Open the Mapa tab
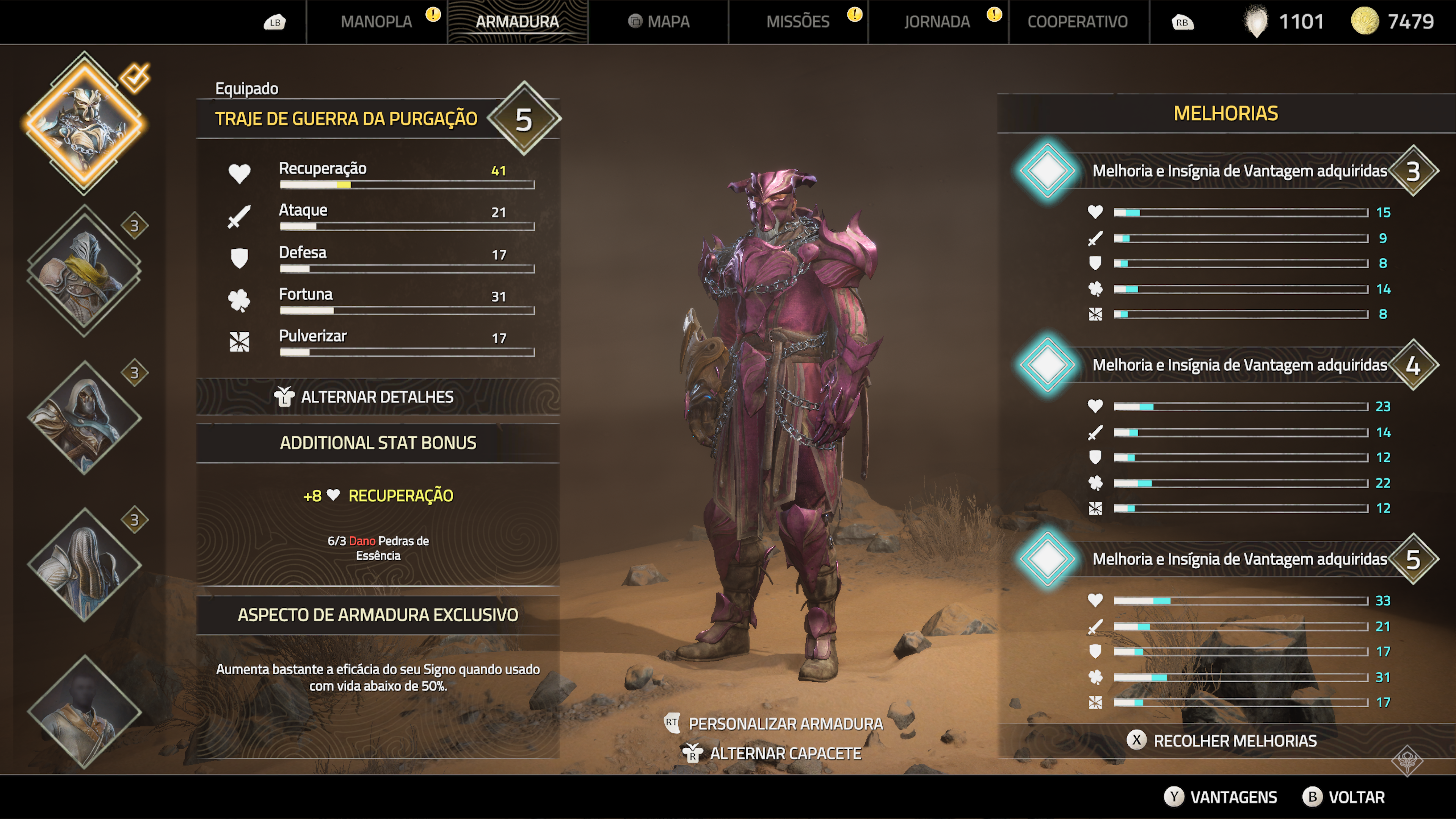The image size is (1456, 819). point(659,22)
